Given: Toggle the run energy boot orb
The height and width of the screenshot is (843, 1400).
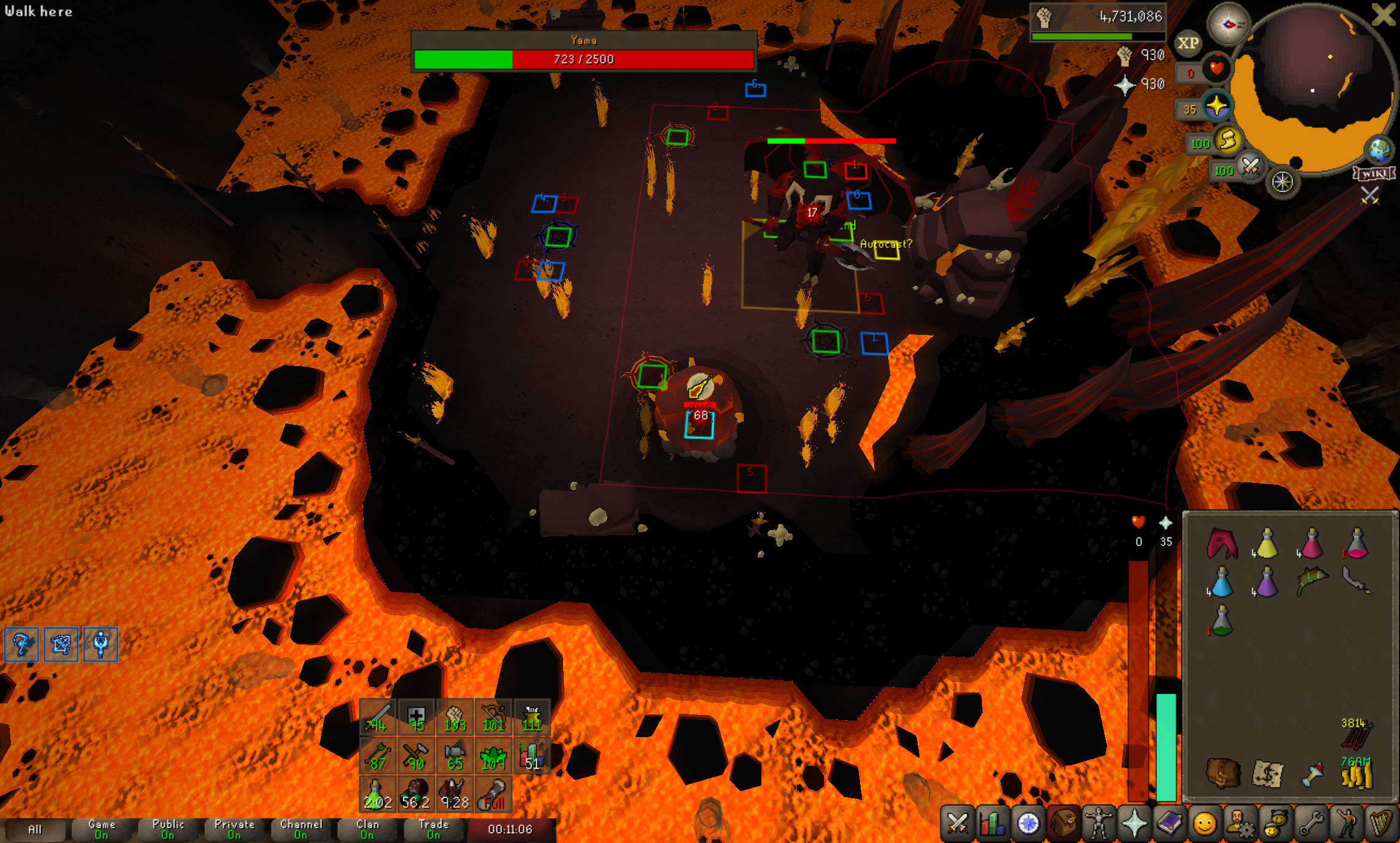Looking at the screenshot, I should click(1227, 141).
